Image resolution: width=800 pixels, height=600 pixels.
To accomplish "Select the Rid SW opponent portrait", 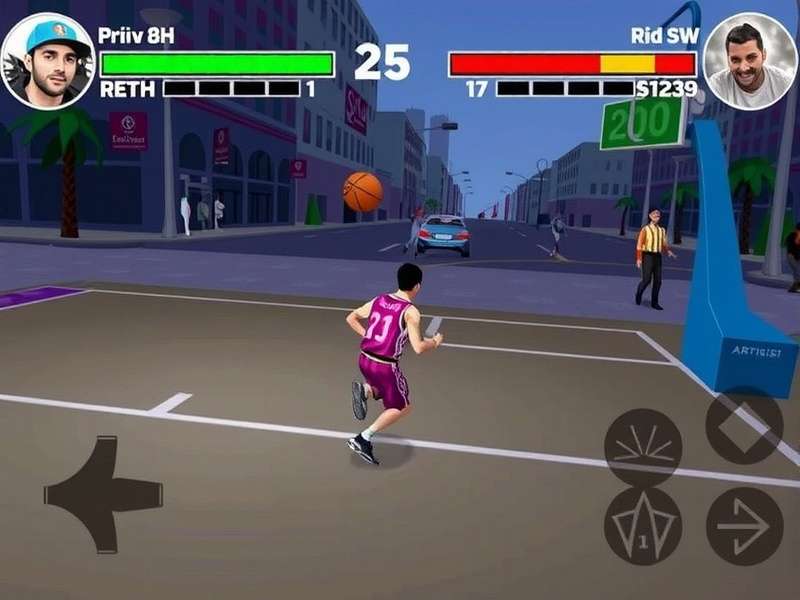I will click(x=750, y=60).
